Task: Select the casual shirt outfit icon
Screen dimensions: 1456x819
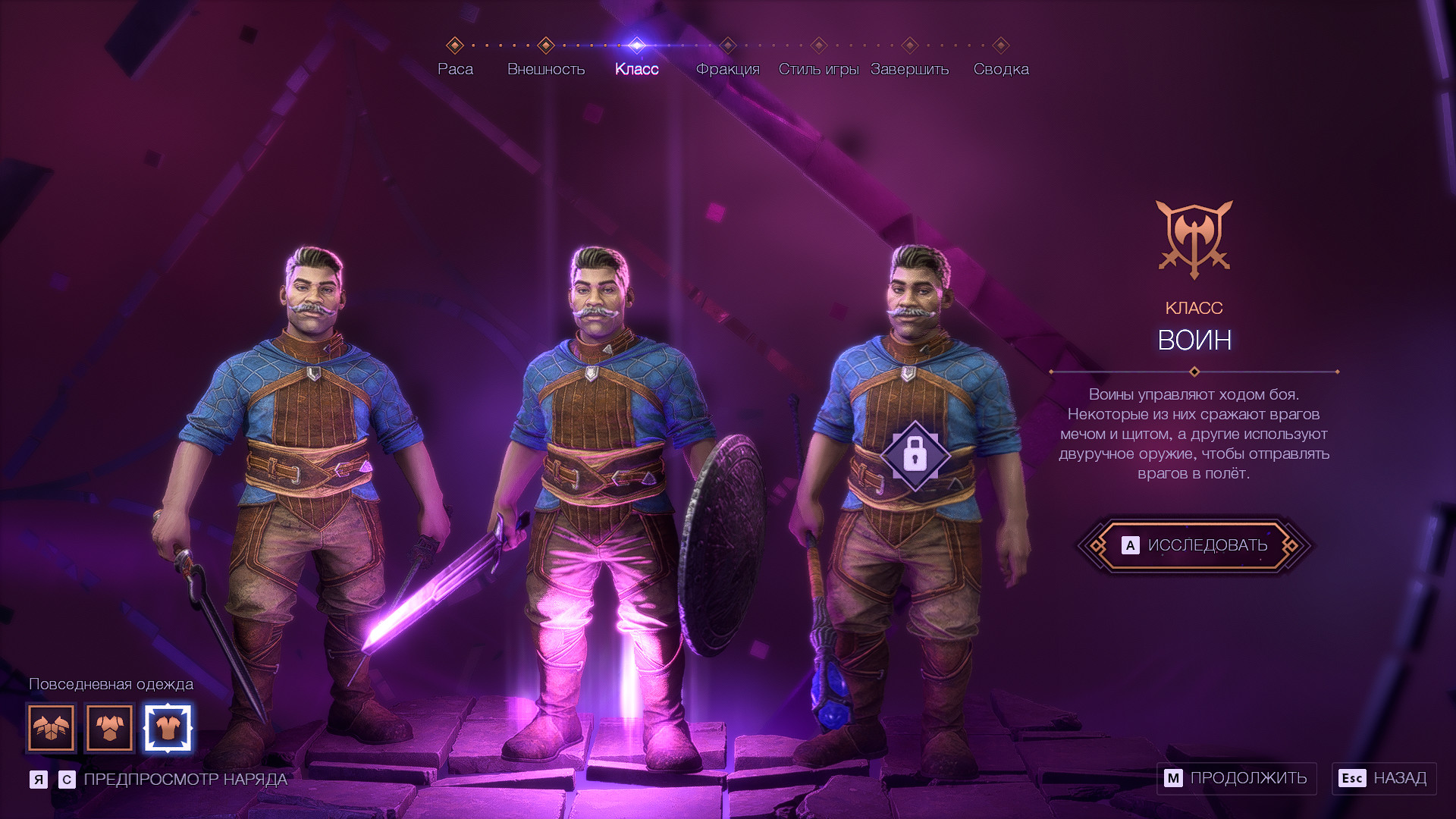Action: pyautogui.click(x=168, y=728)
